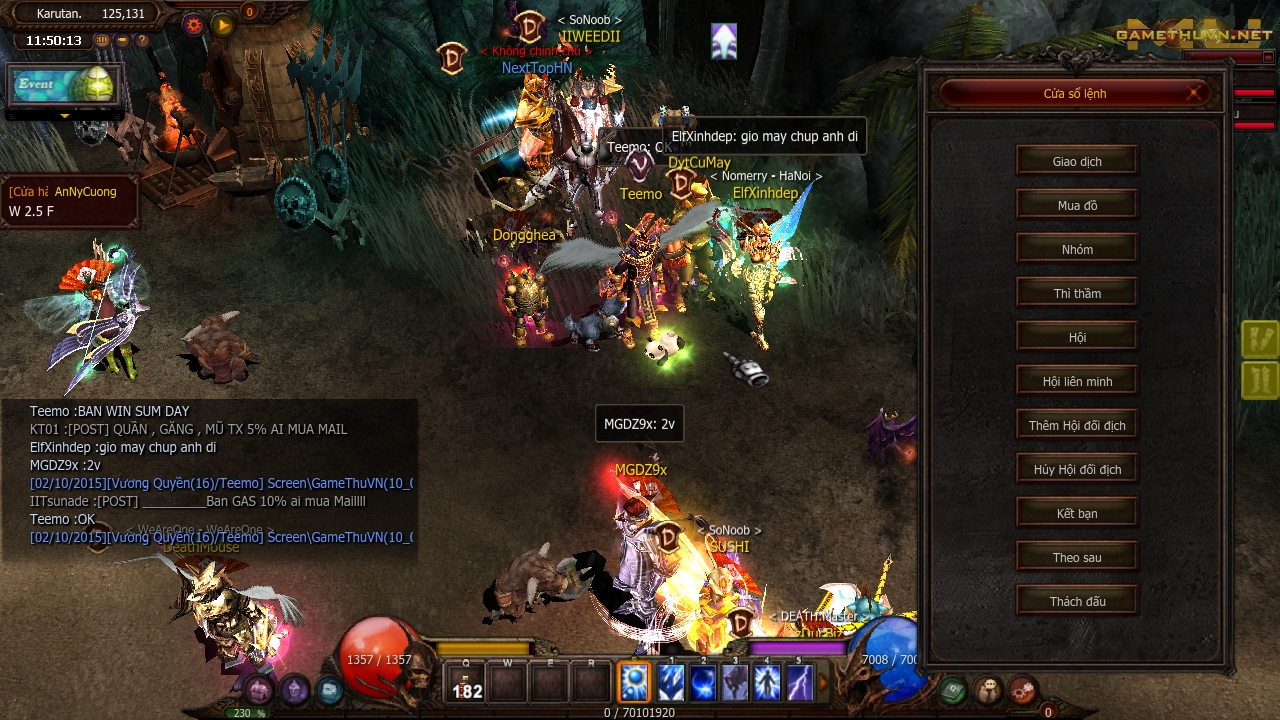
Task: Open the red gear system settings icon
Action: coord(1022,690)
